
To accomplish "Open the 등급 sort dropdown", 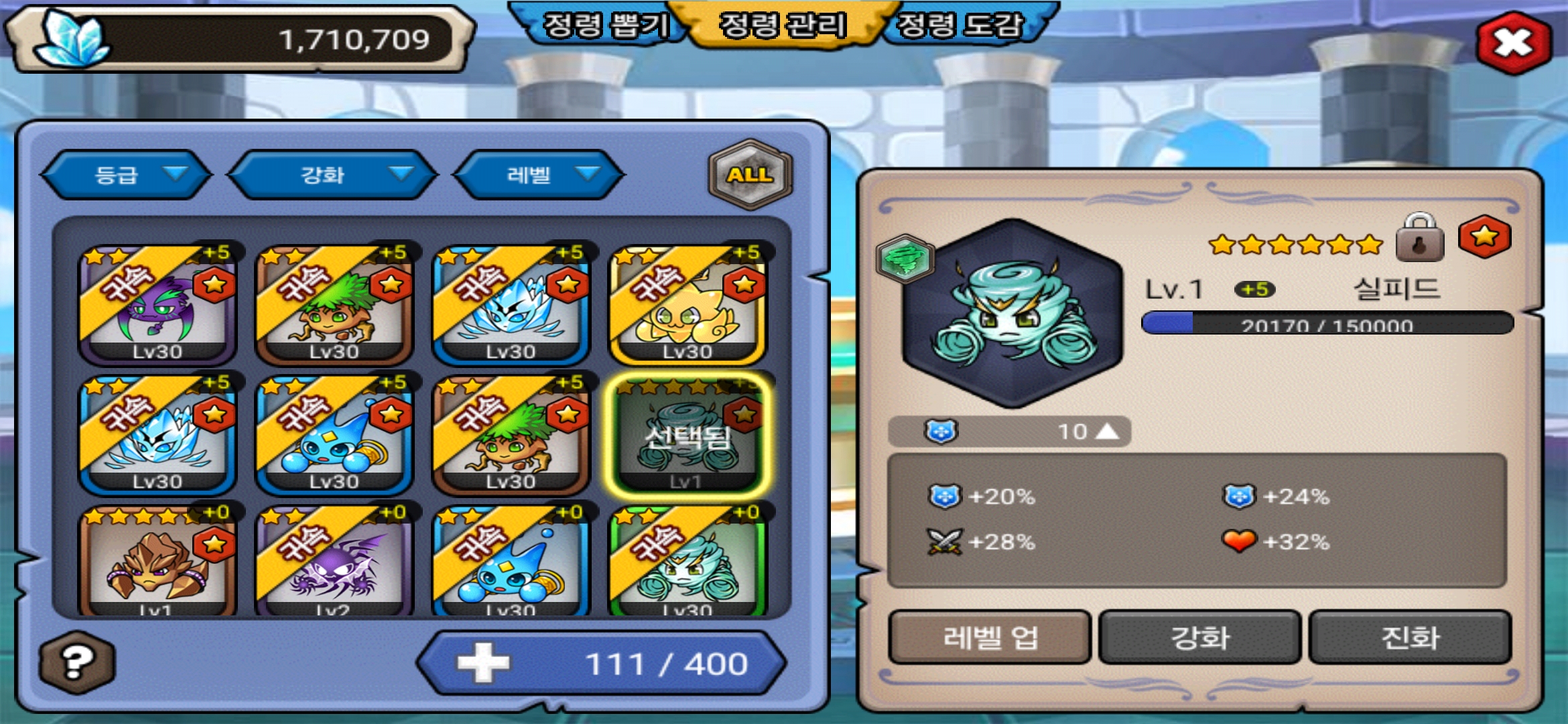I will pyautogui.click(x=126, y=175).
